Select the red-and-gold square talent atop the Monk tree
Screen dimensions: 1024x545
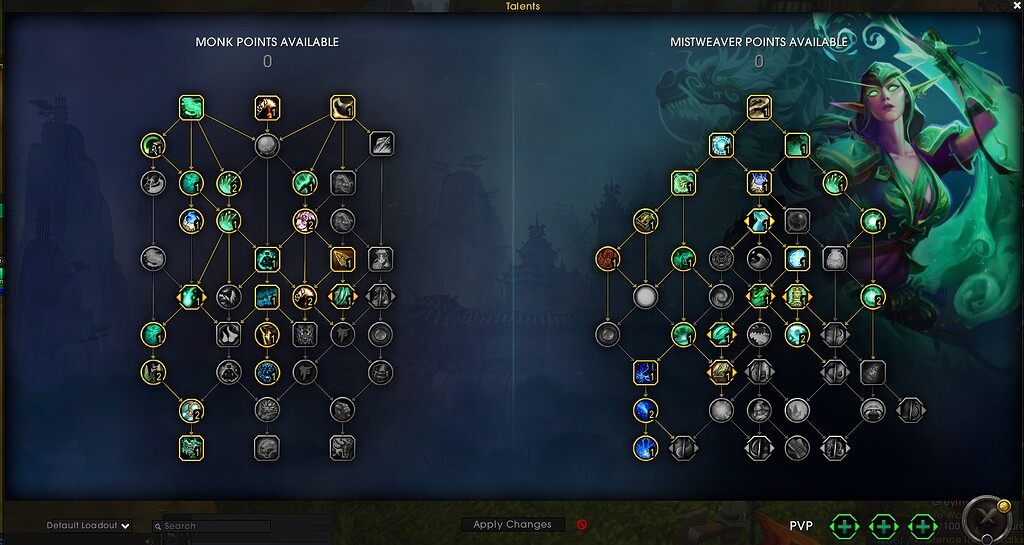[x=267, y=107]
